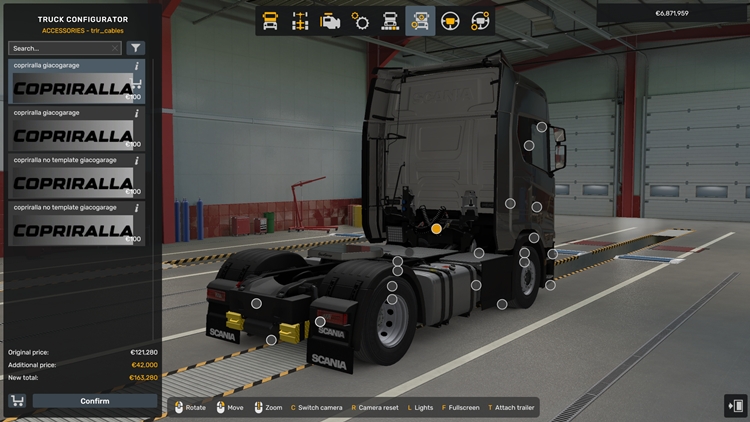Open the shopping cart icon beside Confirm
Screen dimensions: 750x422
click(17, 401)
